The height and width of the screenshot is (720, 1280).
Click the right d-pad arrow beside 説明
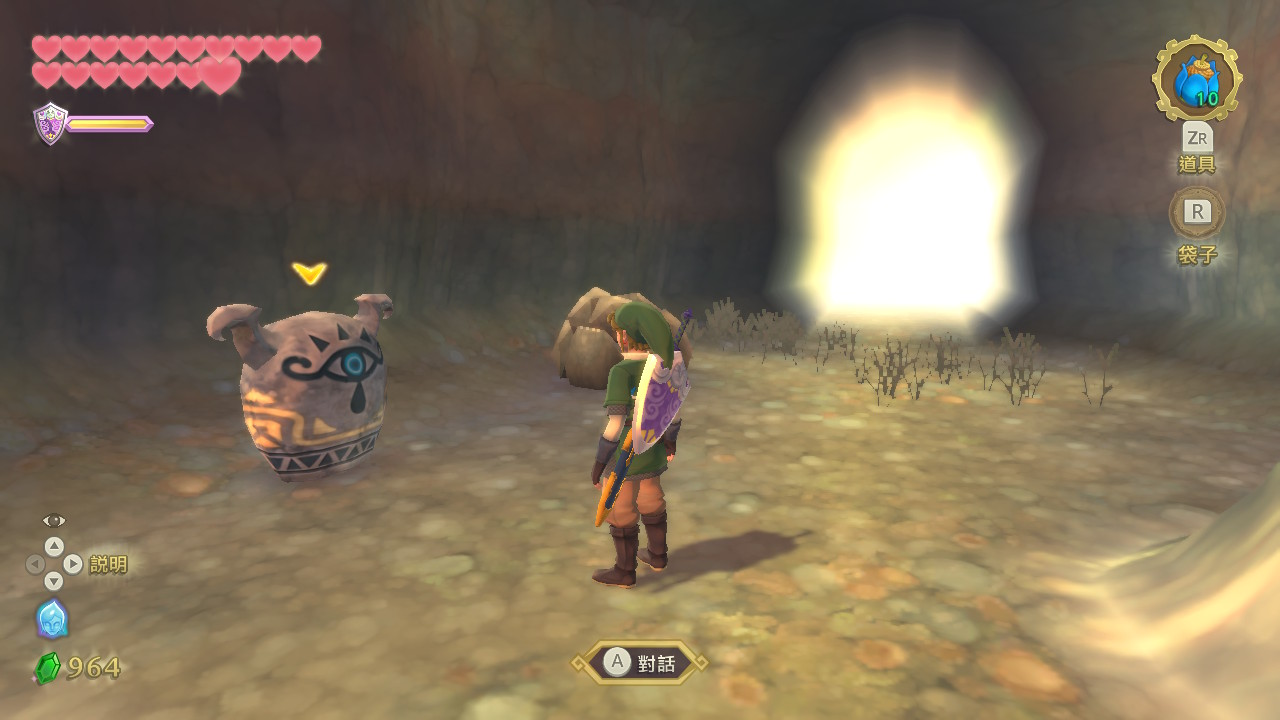pyautogui.click(x=72, y=563)
